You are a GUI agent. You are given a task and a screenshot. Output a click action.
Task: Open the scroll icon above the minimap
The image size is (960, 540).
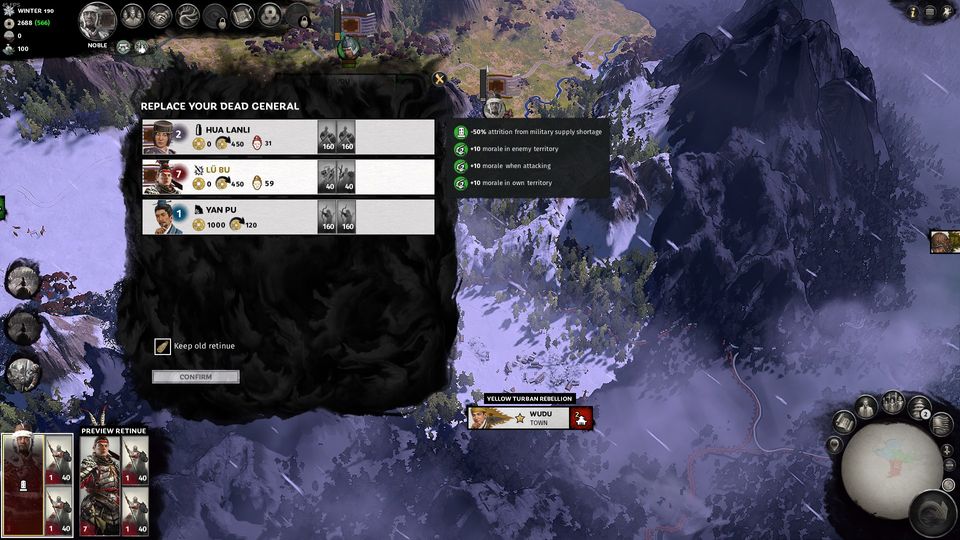843,422
